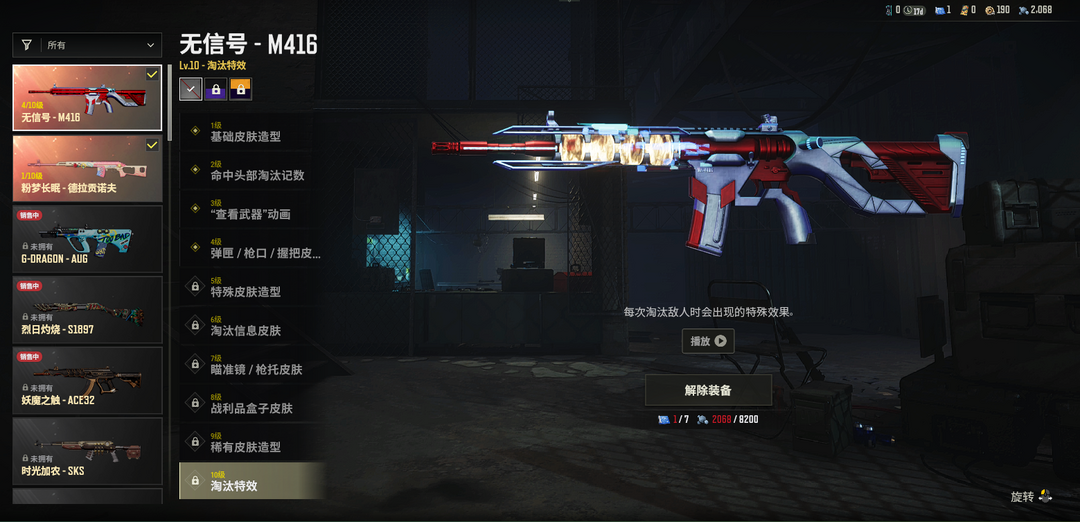
Task: Select the 妖魔之触 - ACE32 skin tile
Action: 87,380
